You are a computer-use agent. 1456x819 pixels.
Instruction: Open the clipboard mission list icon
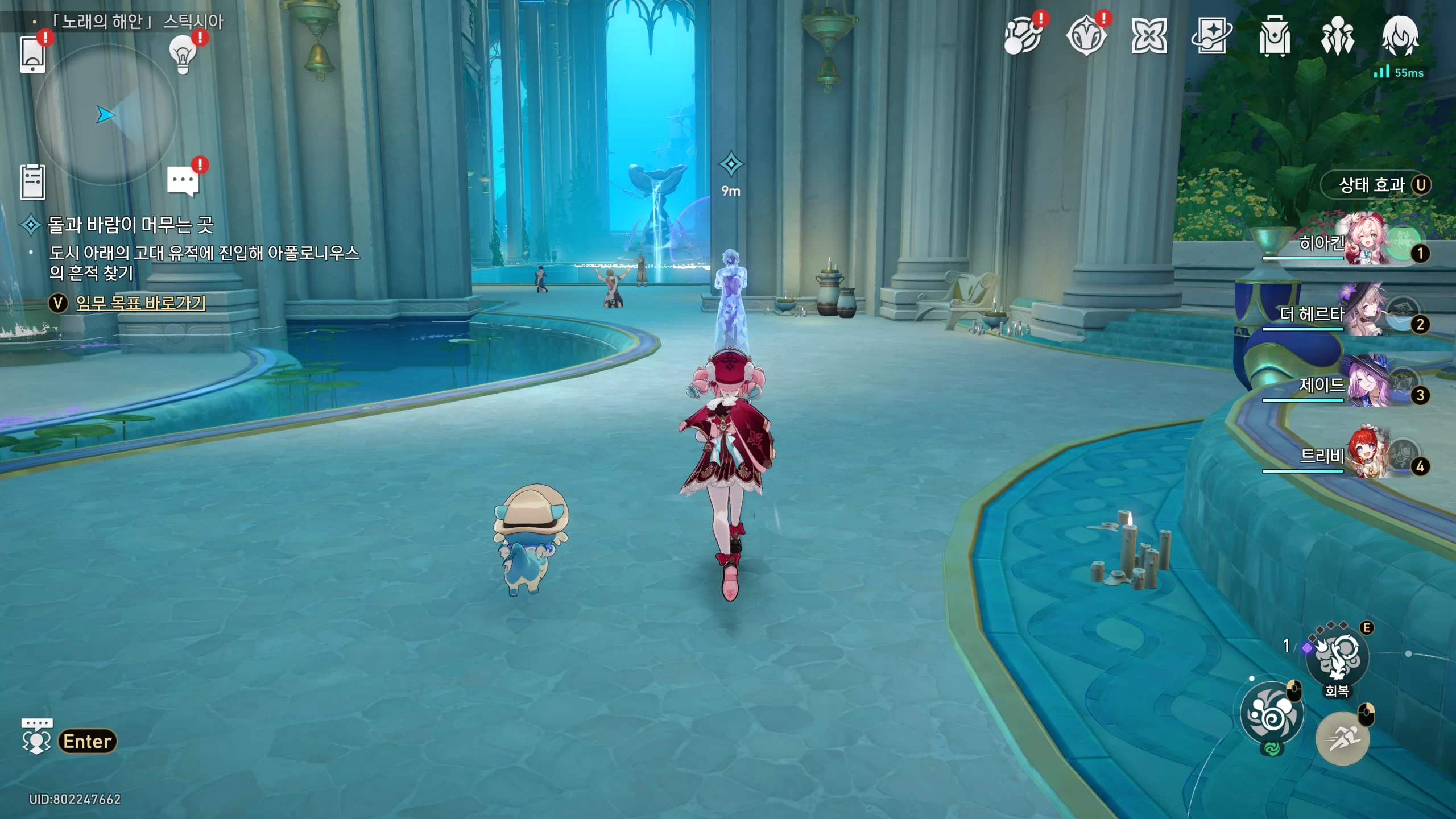tap(32, 182)
